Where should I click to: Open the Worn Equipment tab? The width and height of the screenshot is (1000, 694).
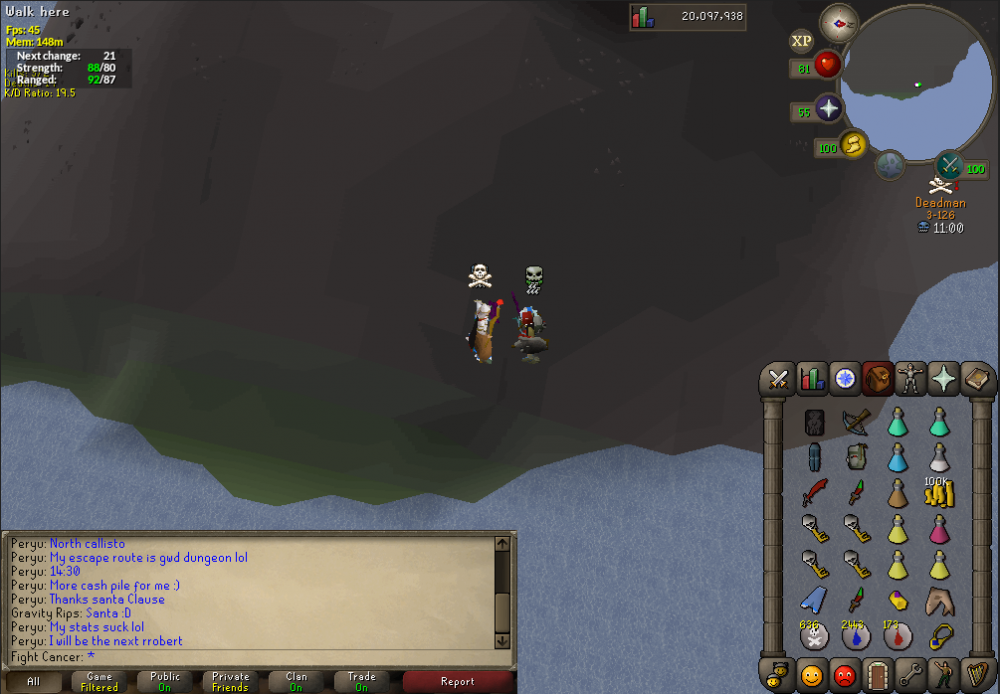[910, 379]
